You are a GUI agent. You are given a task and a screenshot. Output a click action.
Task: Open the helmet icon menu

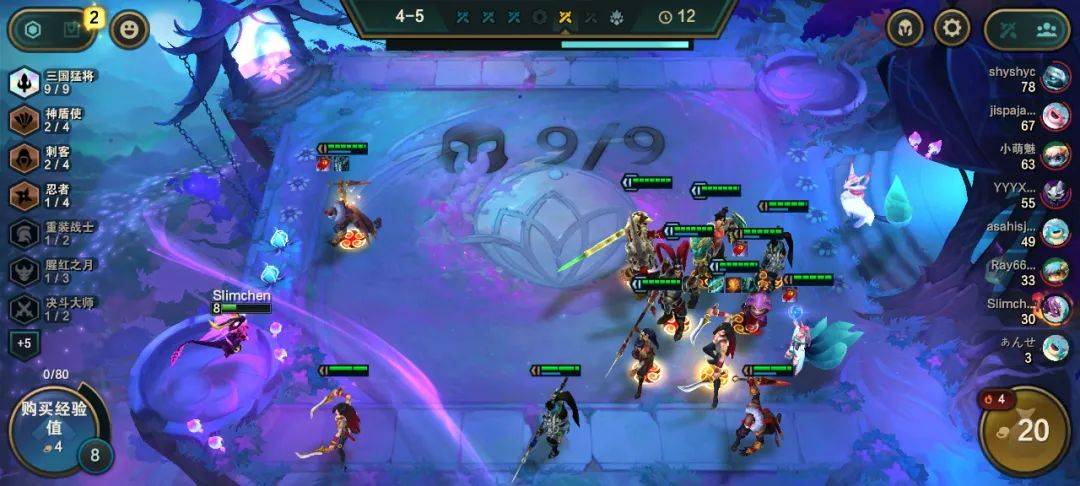point(905,28)
